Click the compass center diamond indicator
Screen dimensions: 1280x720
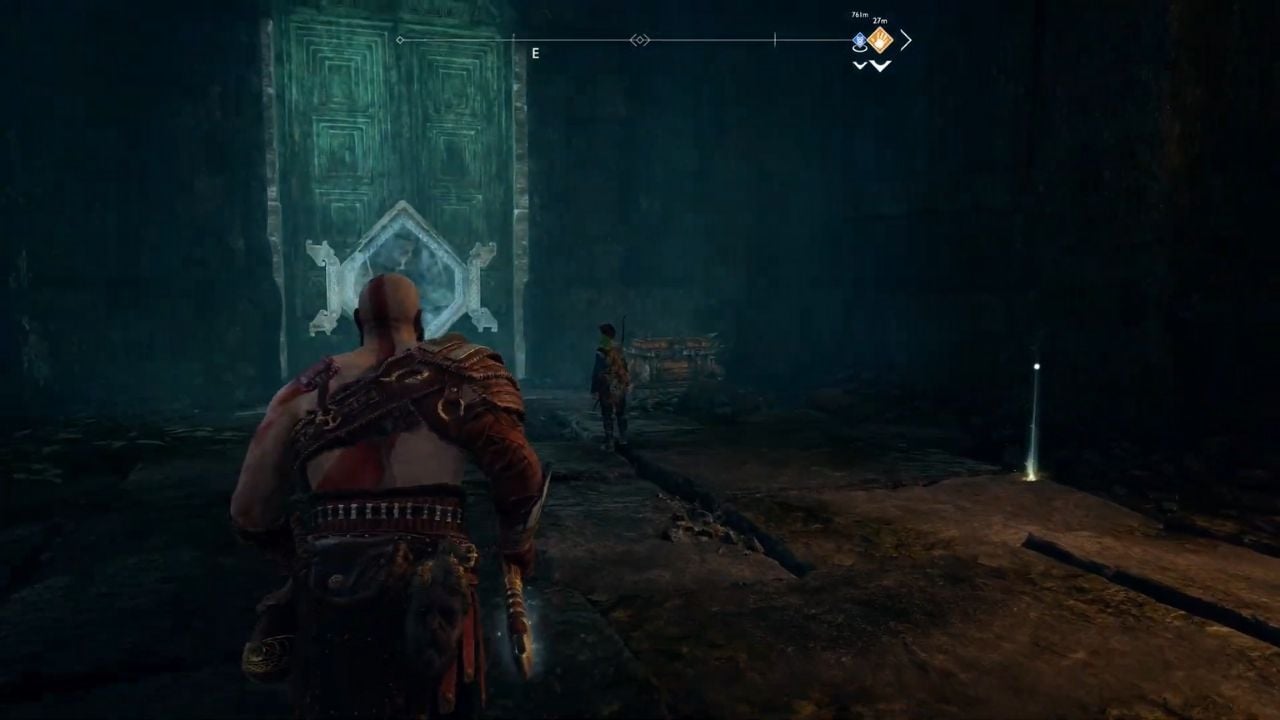tap(640, 40)
